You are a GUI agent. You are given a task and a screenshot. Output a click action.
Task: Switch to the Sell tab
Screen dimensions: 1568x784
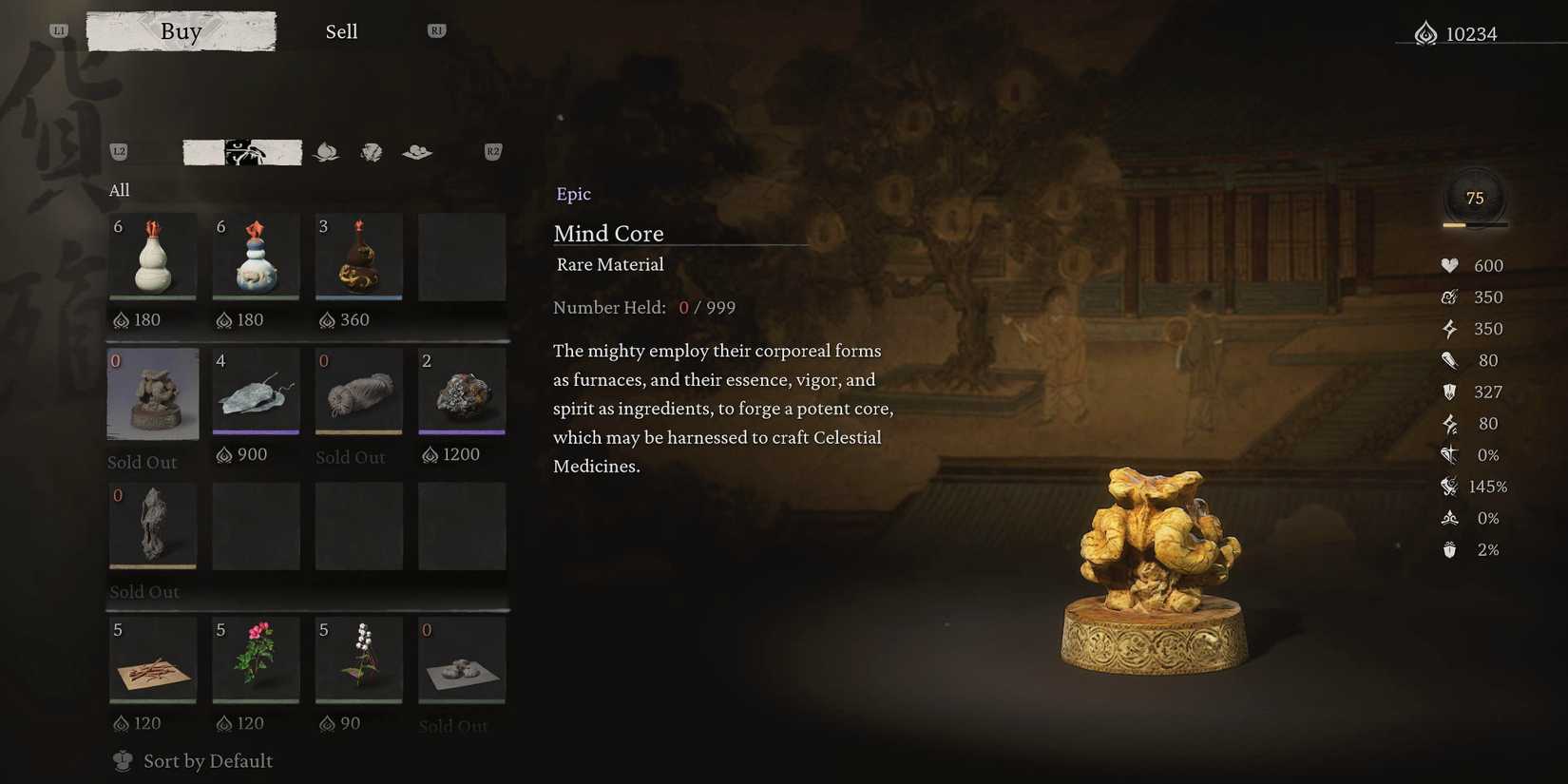coord(341,30)
